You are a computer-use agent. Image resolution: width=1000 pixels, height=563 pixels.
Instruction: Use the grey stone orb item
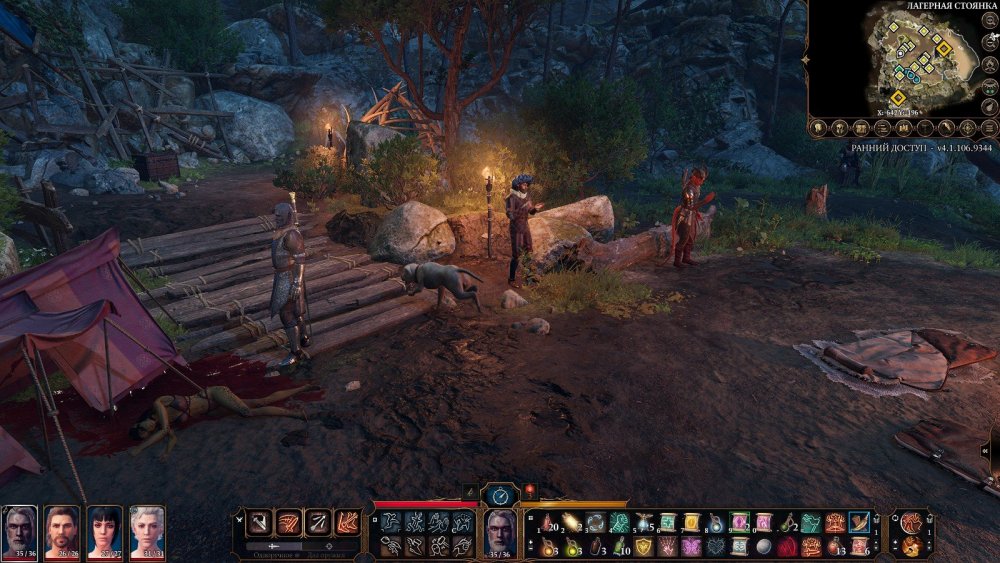[763, 546]
